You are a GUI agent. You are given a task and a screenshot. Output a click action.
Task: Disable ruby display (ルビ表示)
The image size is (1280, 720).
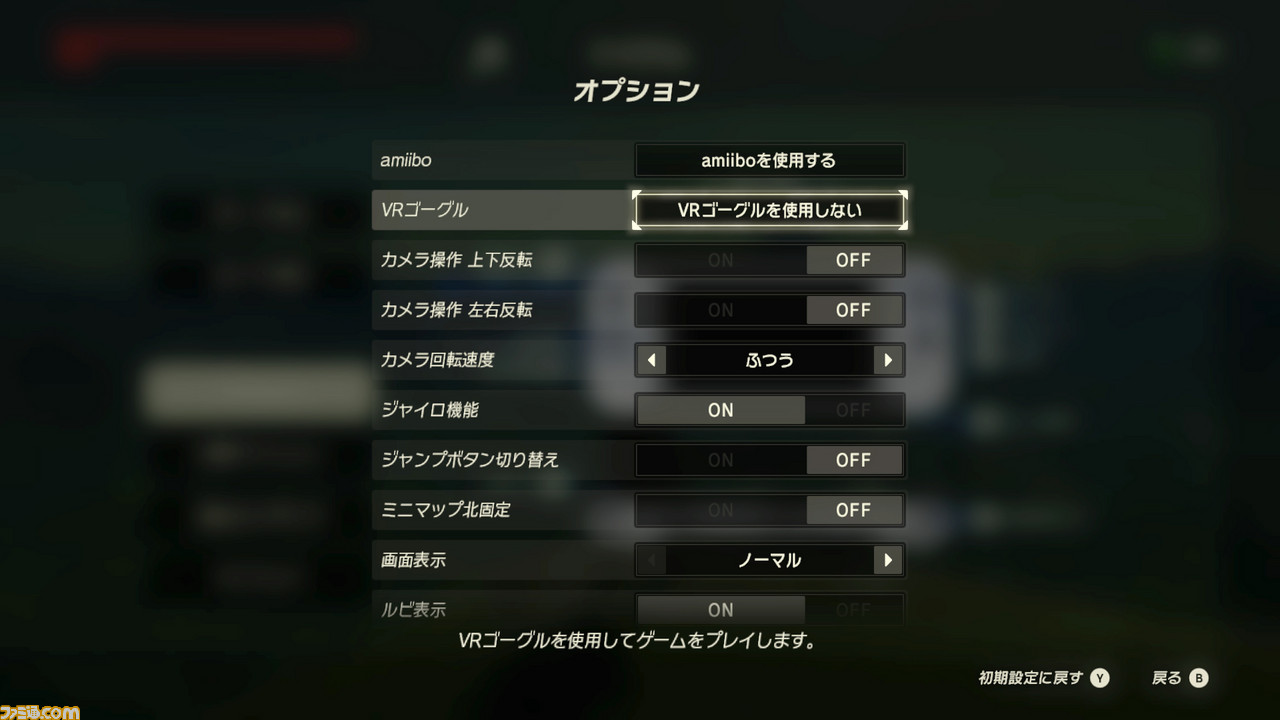(855, 610)
